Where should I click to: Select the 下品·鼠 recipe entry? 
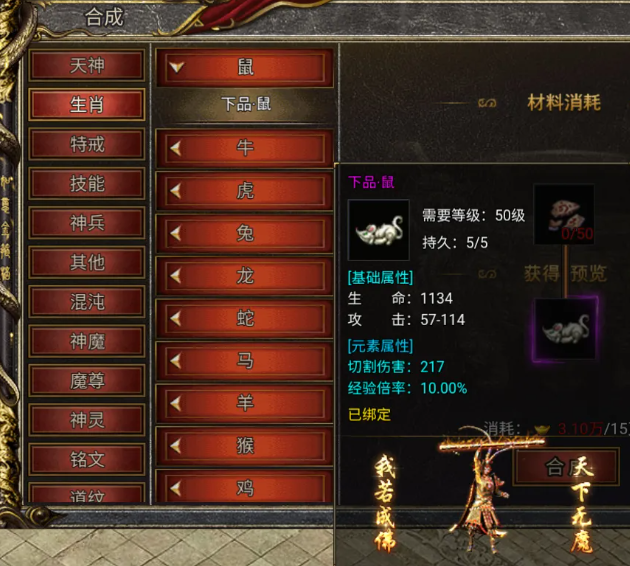coord(245,104)
